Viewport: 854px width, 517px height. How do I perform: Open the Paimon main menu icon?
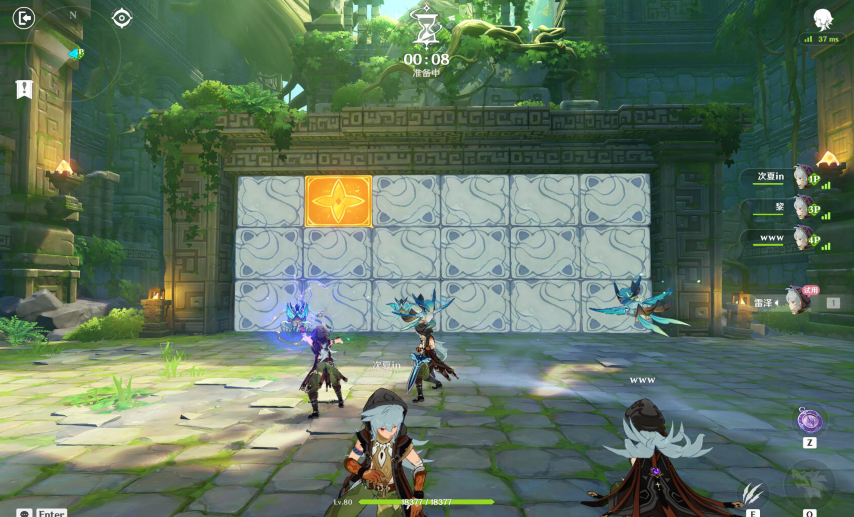click(822, 18)
